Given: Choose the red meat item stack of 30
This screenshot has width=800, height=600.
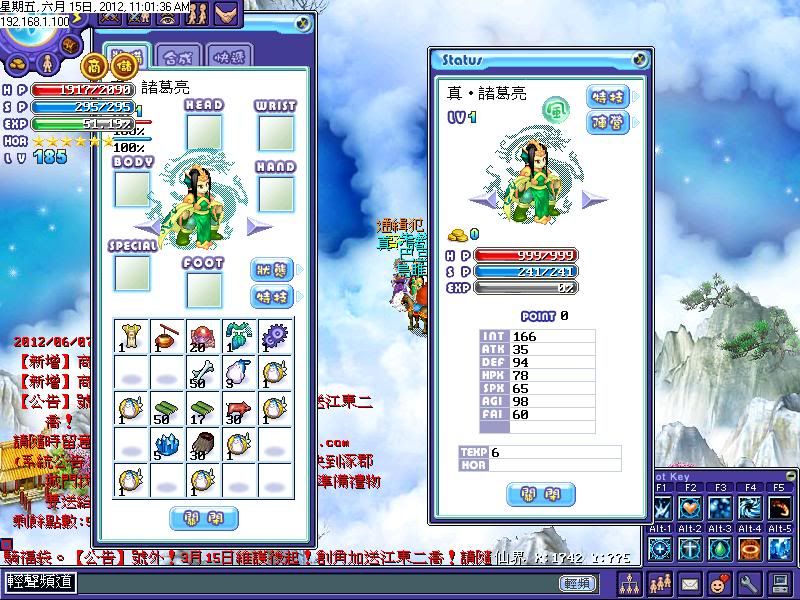Looking at the screenshot, I should (240, 409).
